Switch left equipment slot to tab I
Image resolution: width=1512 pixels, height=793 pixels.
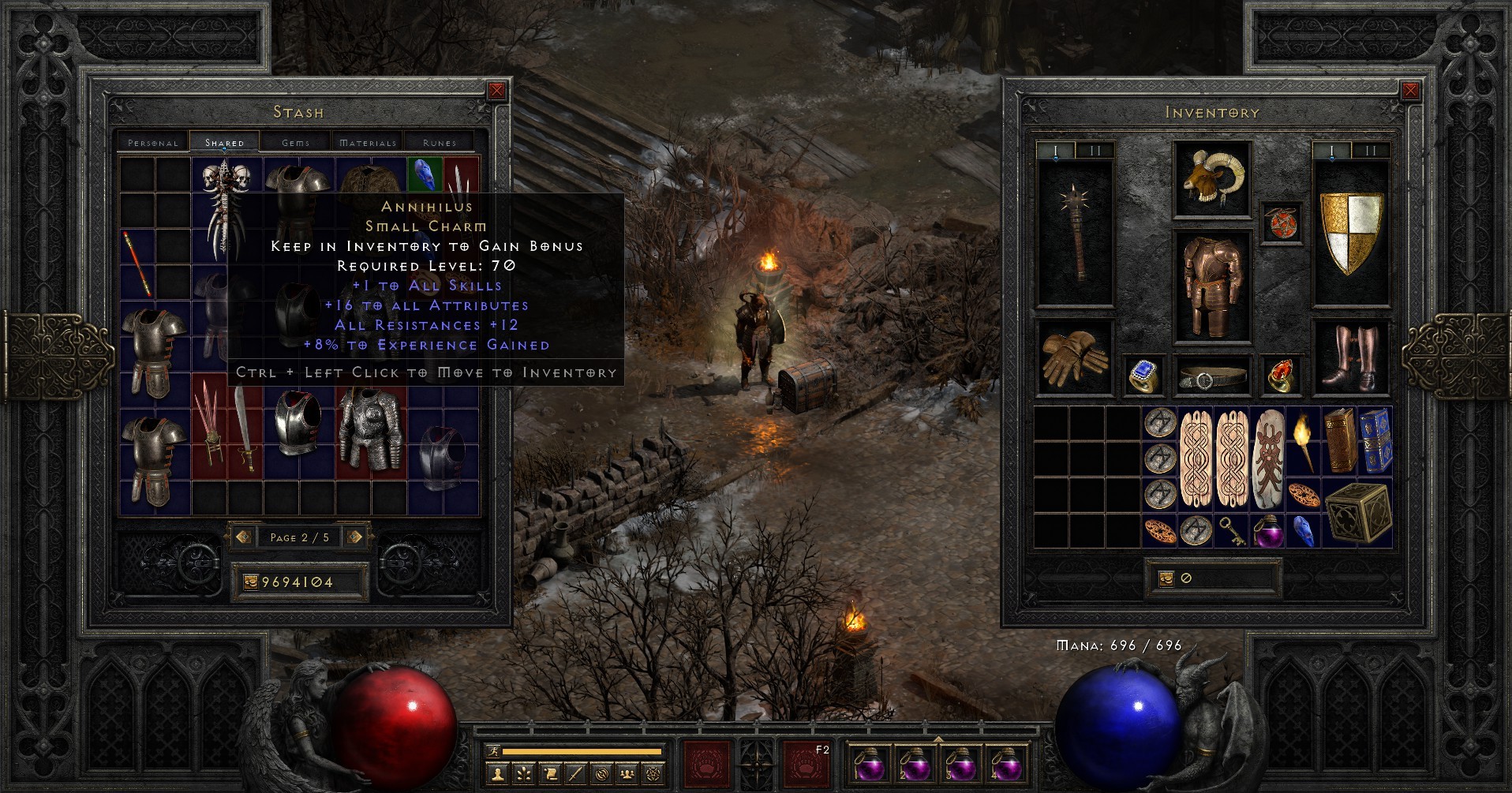click(1055, 149)
